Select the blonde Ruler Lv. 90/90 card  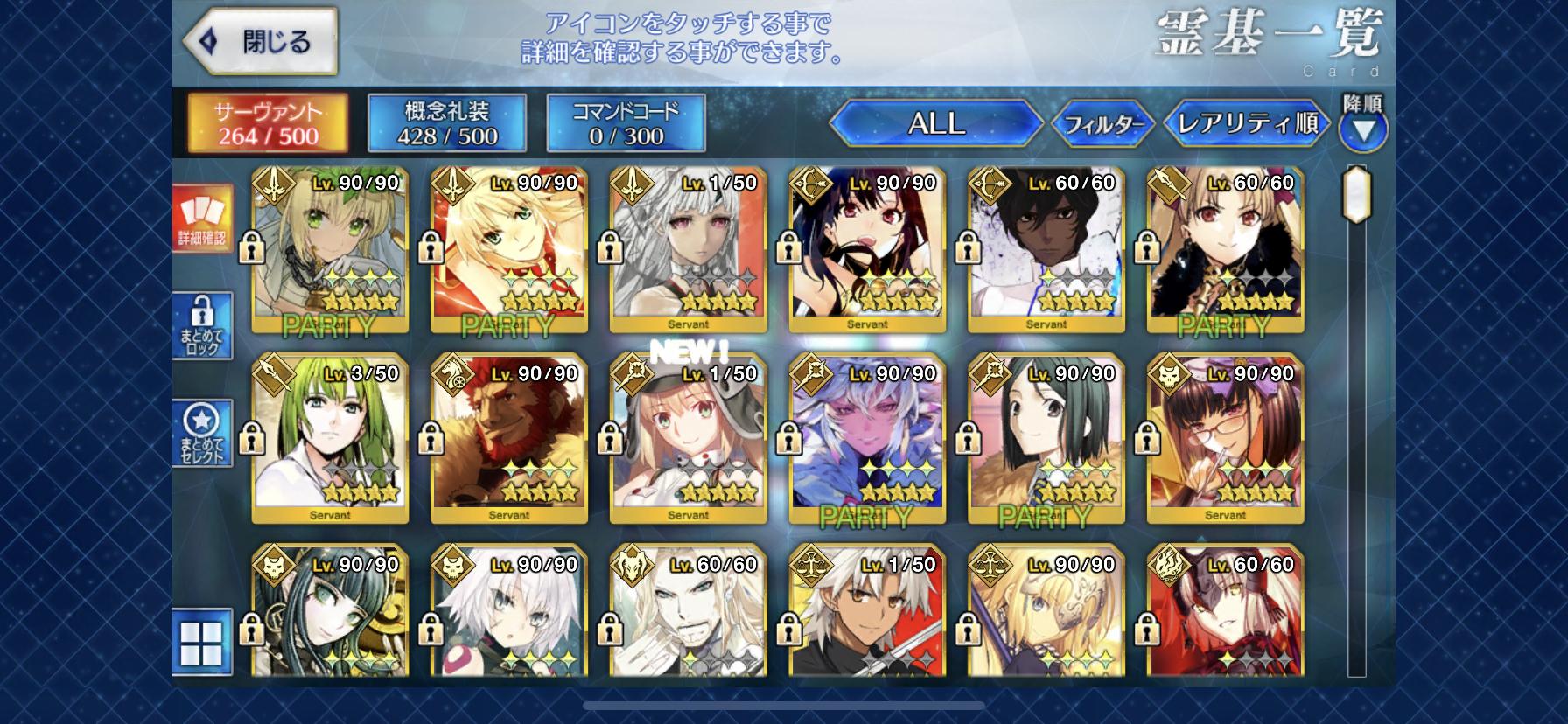(x=1046, y=612)
